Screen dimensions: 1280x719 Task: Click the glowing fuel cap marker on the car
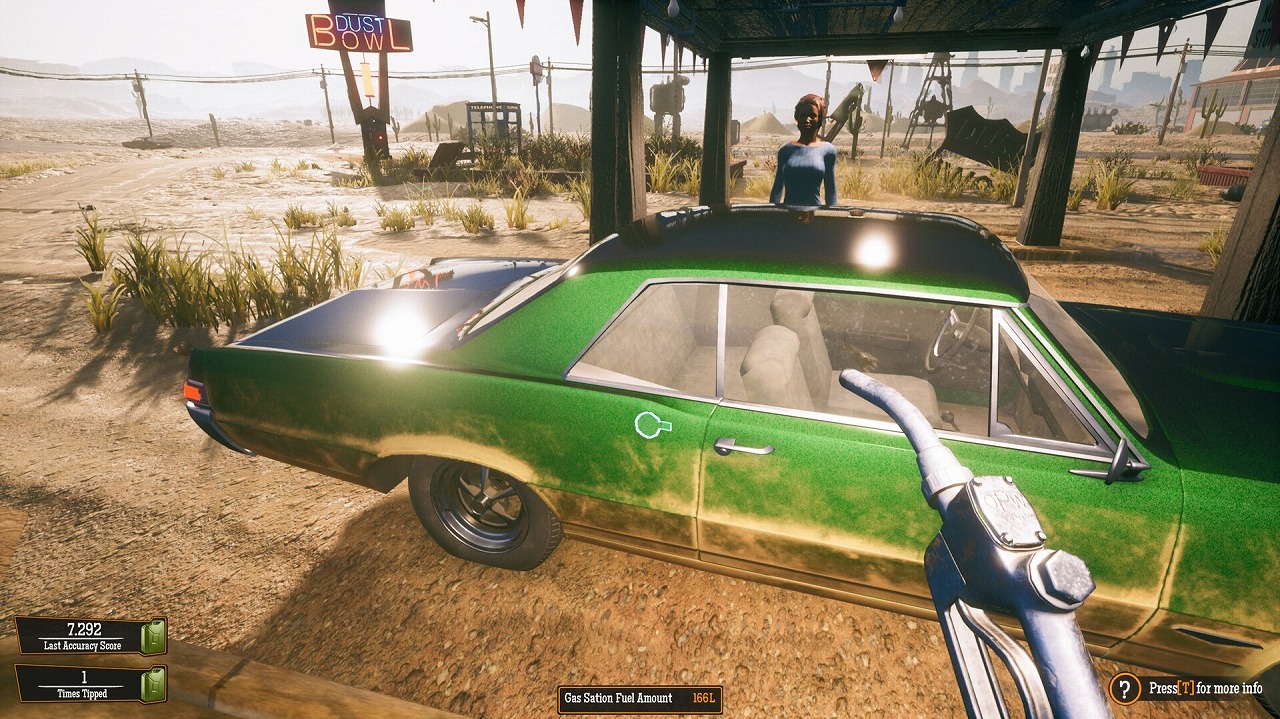(x=651, y=426)
